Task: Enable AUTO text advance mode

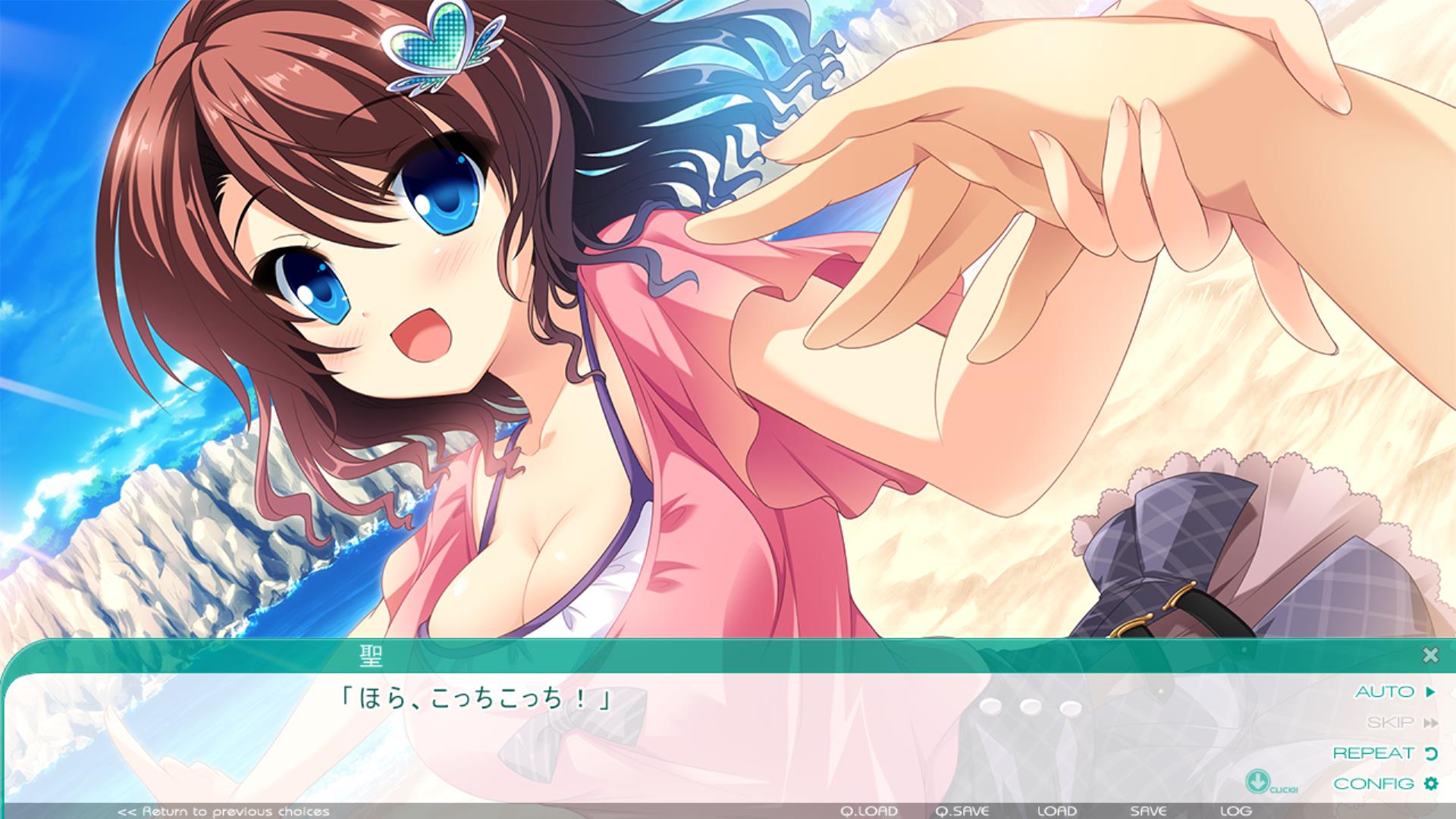Action: point(1394,692)
